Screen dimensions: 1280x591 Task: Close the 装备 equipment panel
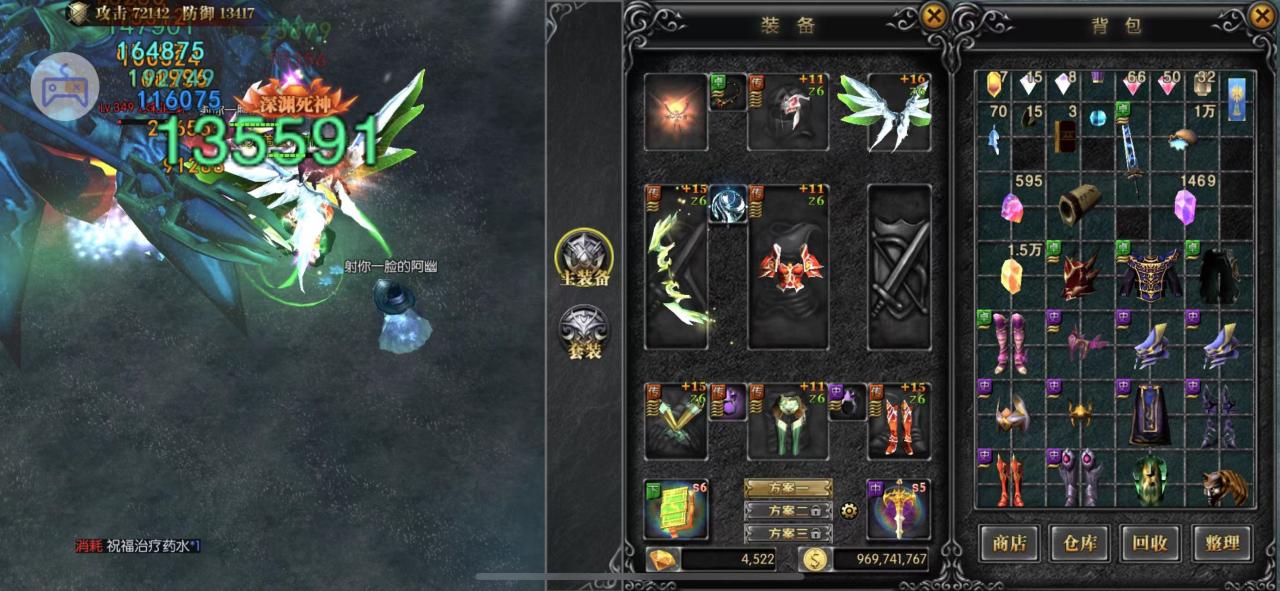pos(934,16)
